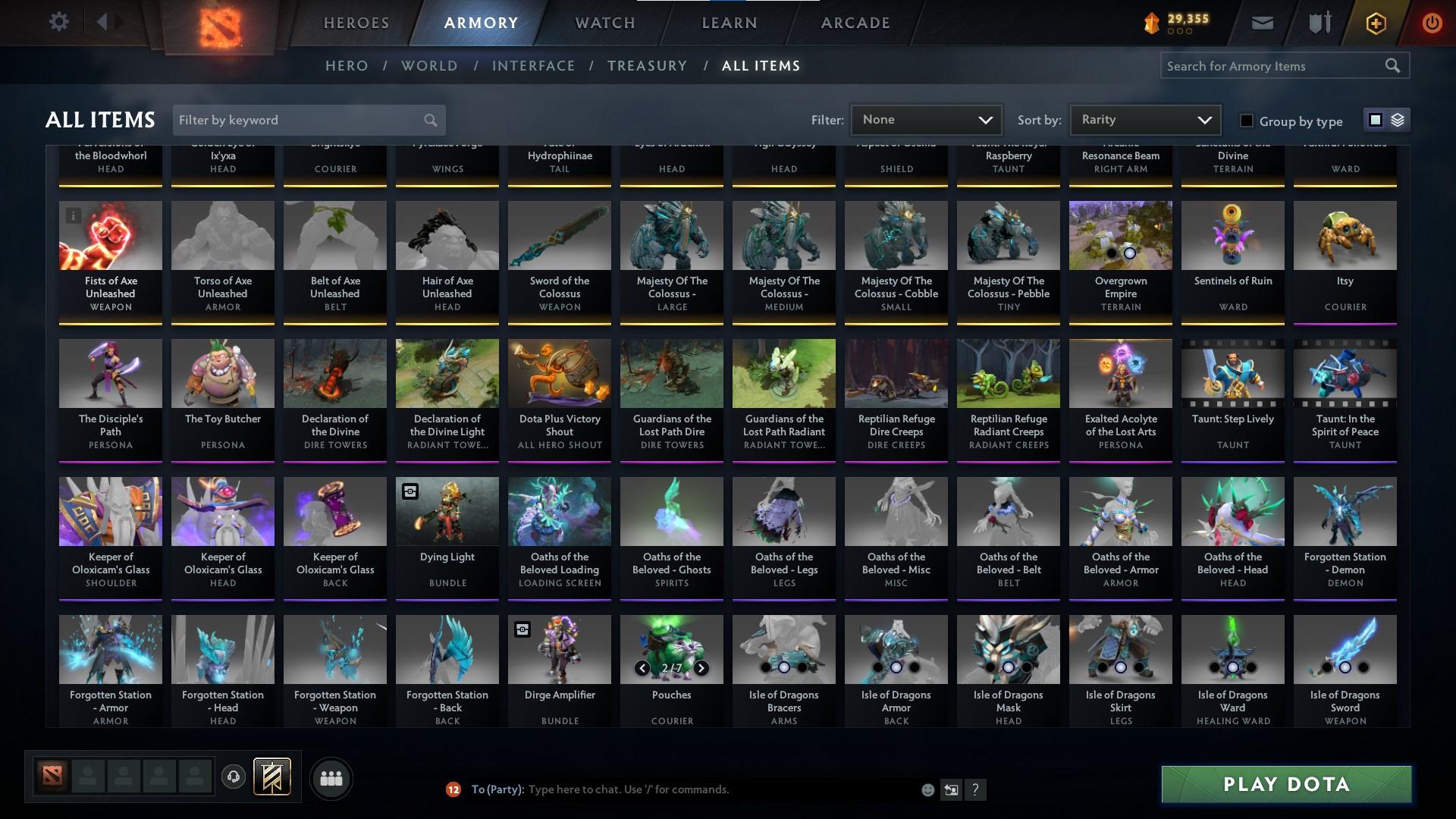The height and width of the screenshot is (819, 1456).
Task: Click the Dota Plus hexagon icon
Action: 1375,22
